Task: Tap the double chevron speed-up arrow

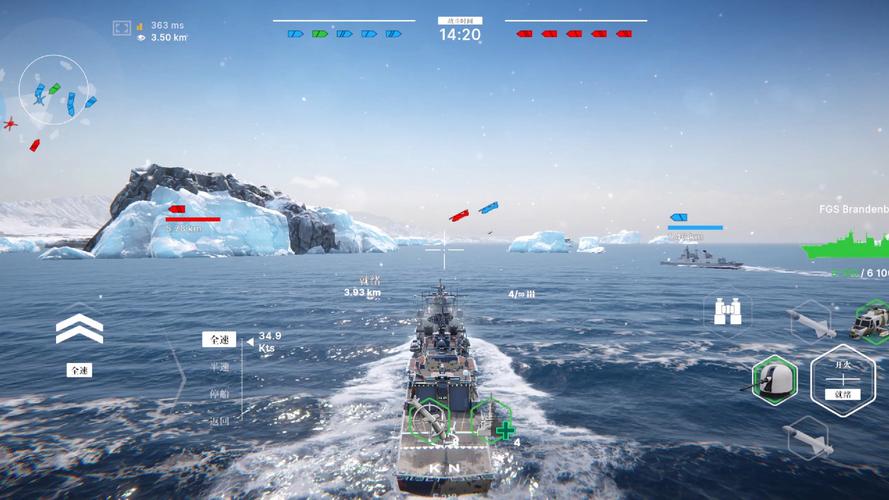Action: point(79,329)
